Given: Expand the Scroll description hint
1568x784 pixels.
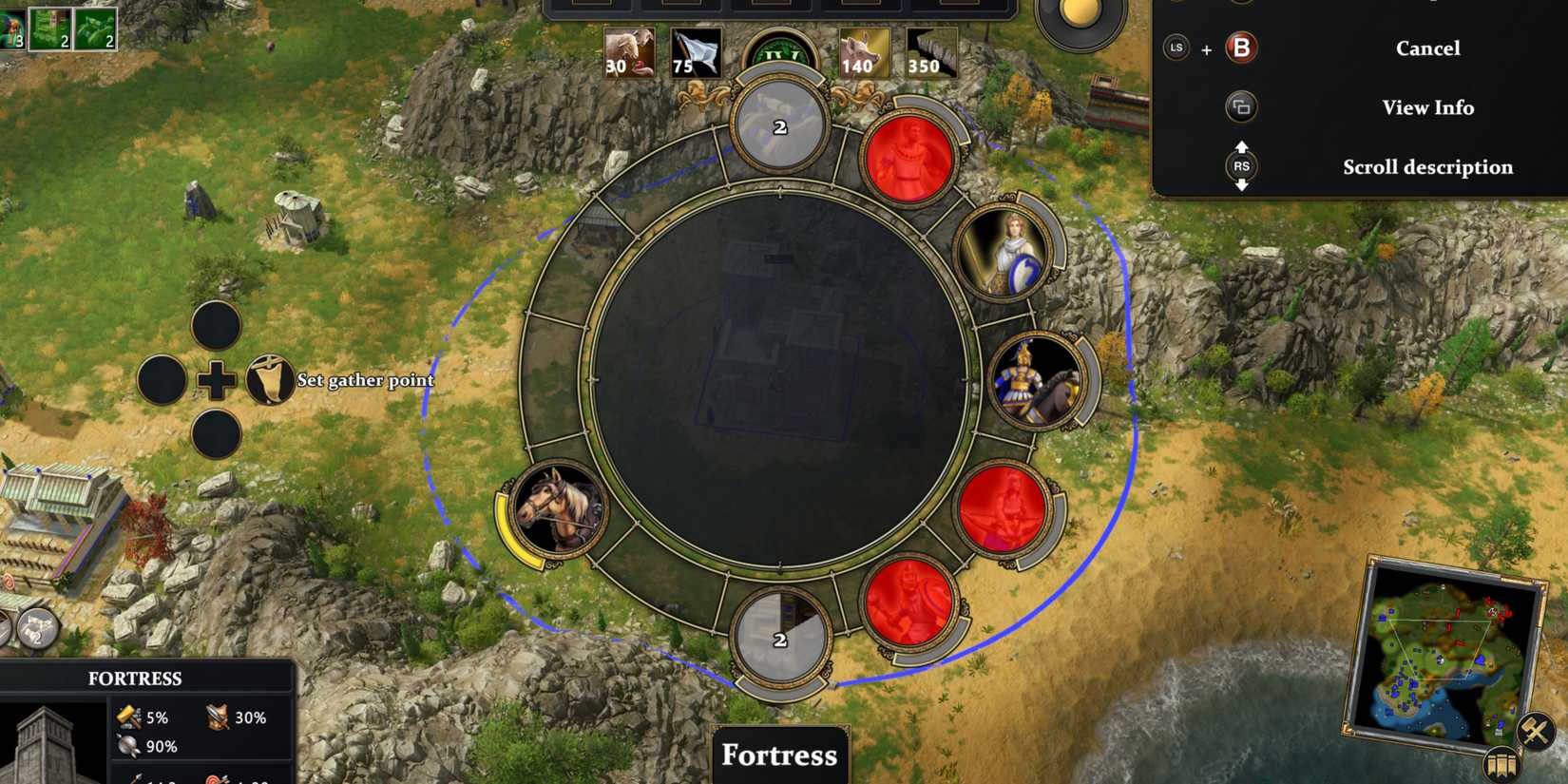Looking at the screenshot, I should 1428,167.
